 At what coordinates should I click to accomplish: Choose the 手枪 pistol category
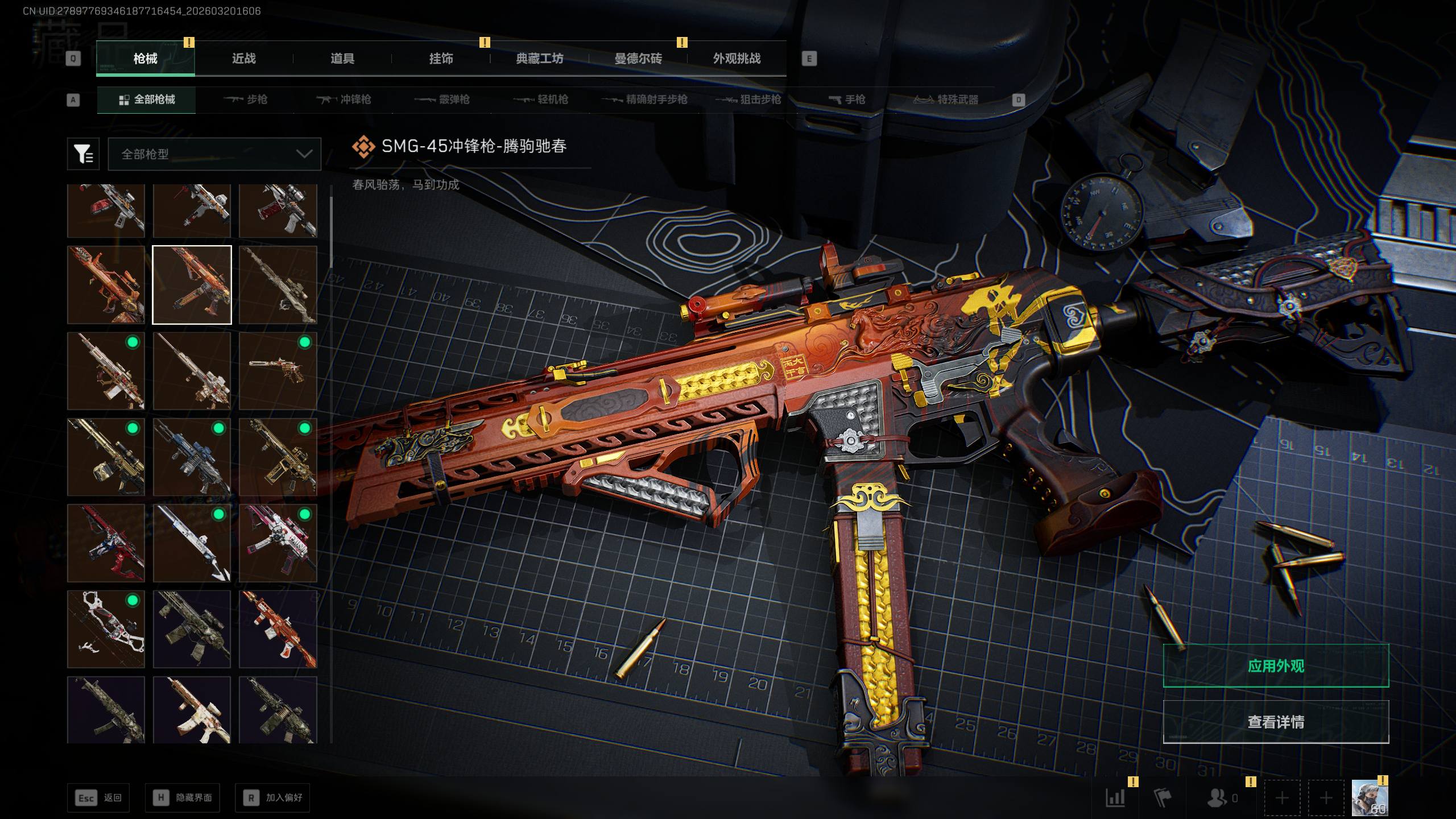pyautogui.click(x=847, y=100)
